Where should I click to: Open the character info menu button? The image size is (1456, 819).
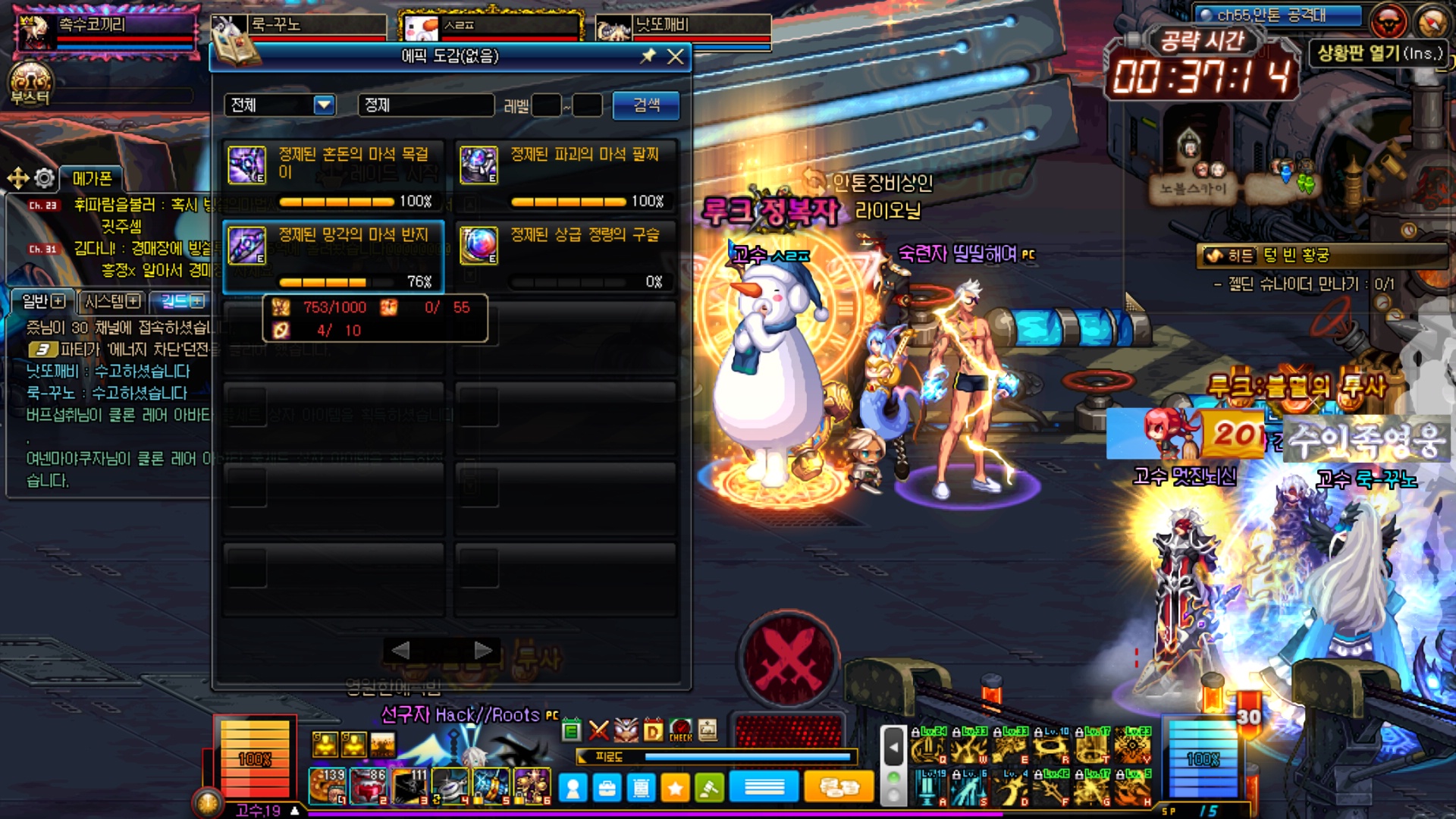(573, 789)
